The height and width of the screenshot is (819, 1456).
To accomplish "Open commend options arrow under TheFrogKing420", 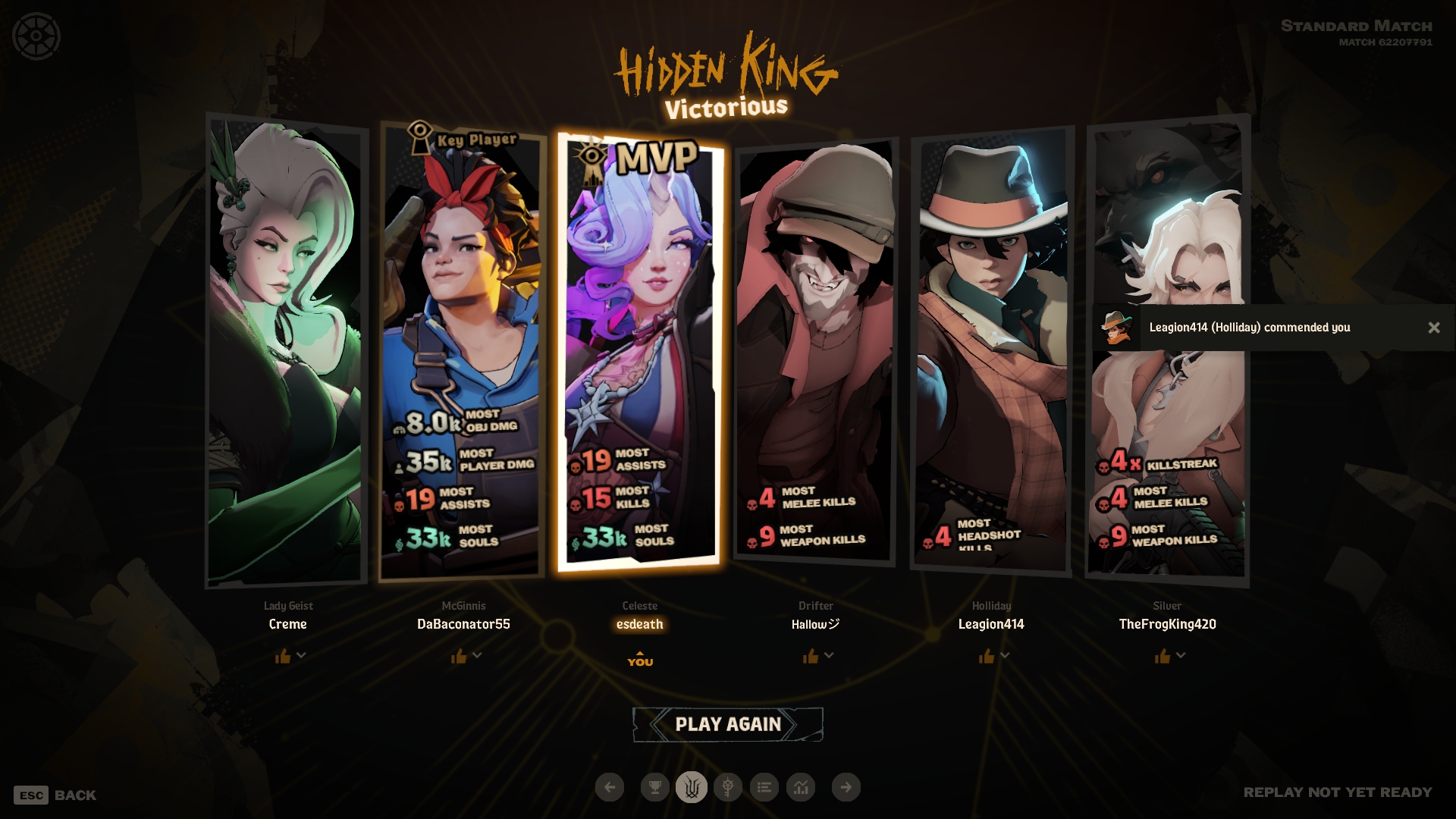I will pyautogui.click(x=1181, y=655).
